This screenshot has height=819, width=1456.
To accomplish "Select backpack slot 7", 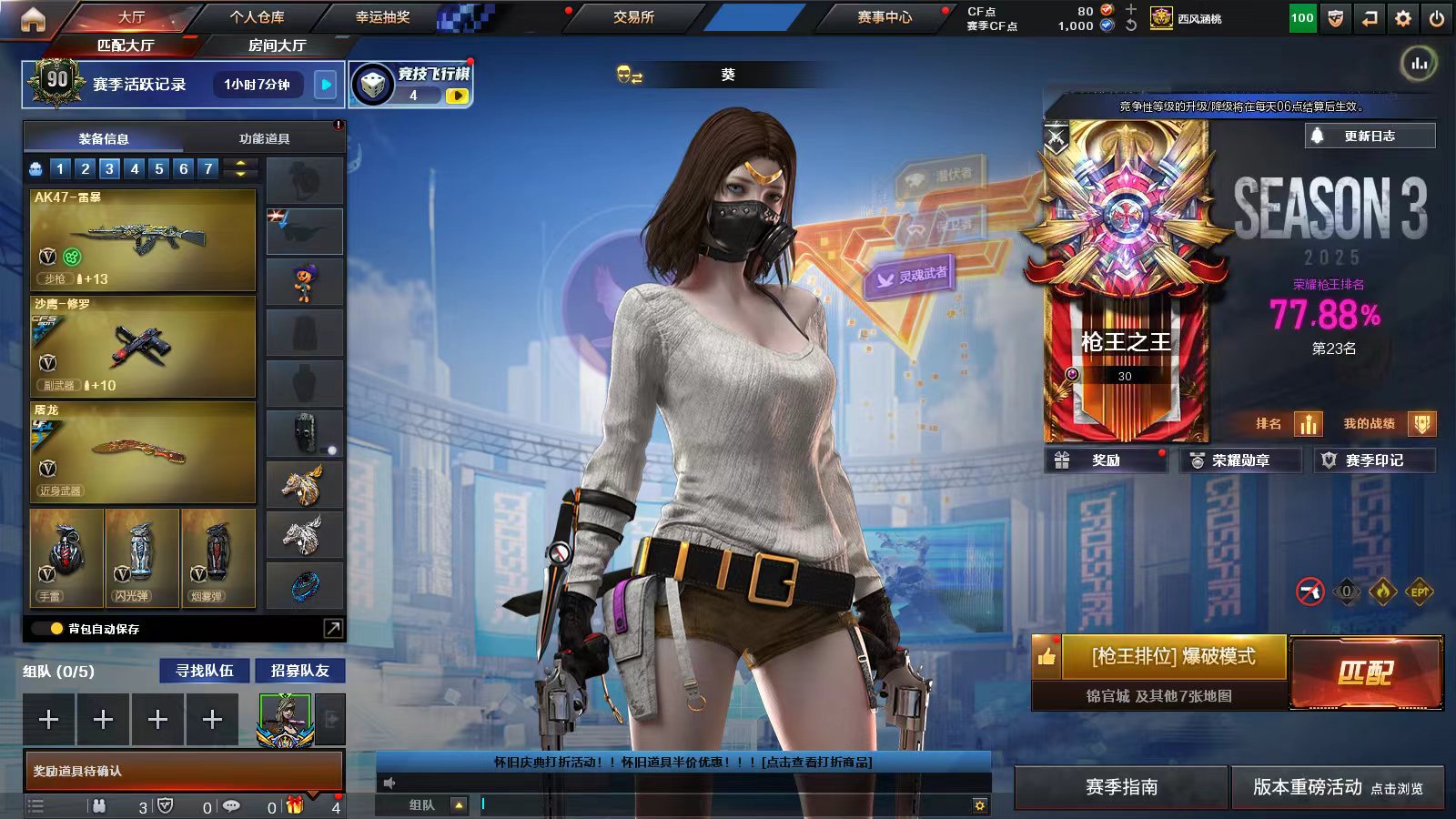I will 207,169.
